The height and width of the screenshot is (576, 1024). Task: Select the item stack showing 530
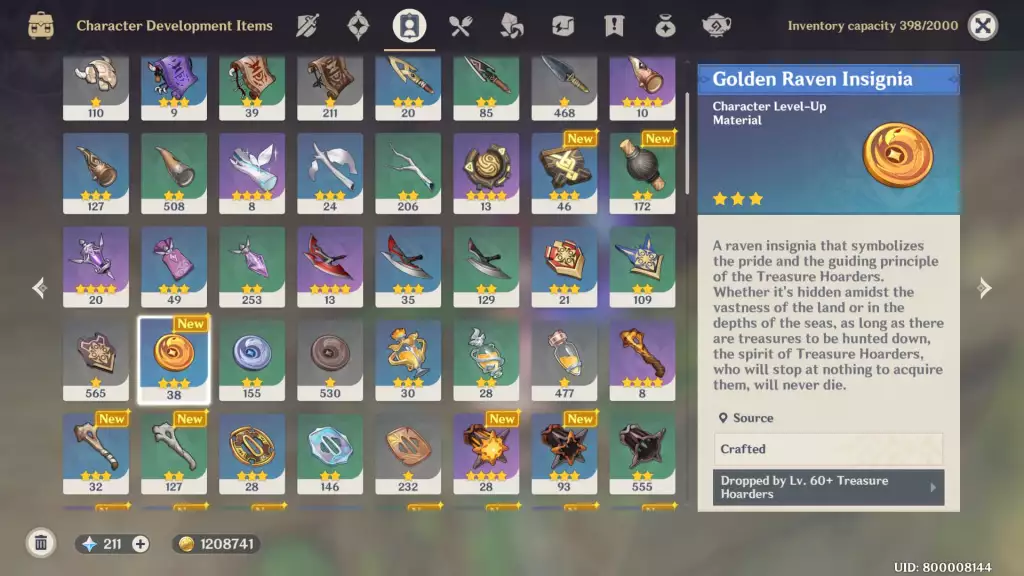pyautogui.click(x=330, y=360)
